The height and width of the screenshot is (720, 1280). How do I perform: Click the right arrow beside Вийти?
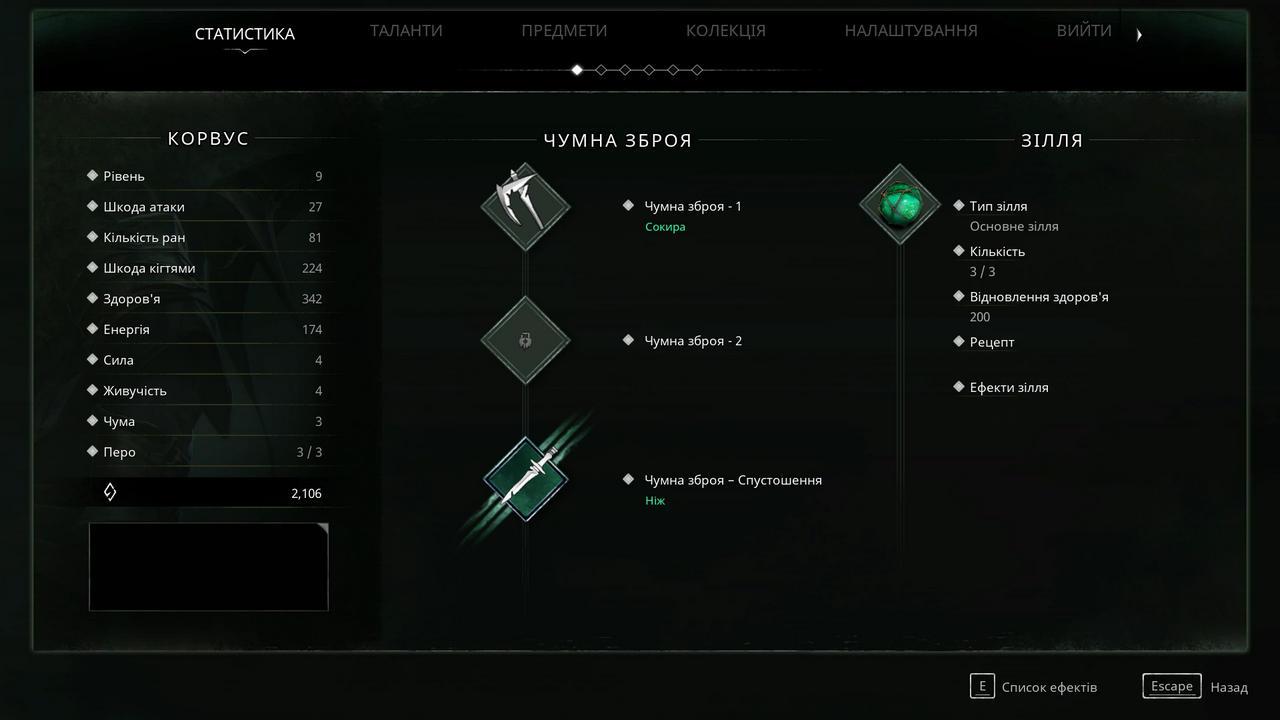click(x=1139, y=35)
